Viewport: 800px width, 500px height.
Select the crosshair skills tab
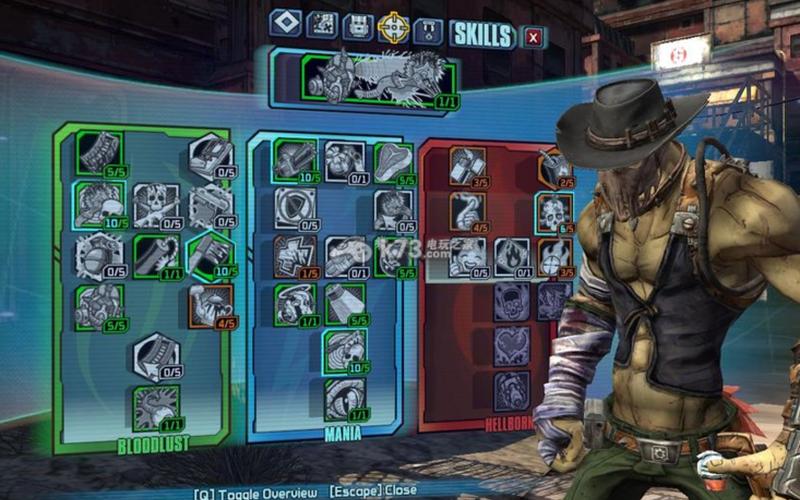tap(394, 28)
